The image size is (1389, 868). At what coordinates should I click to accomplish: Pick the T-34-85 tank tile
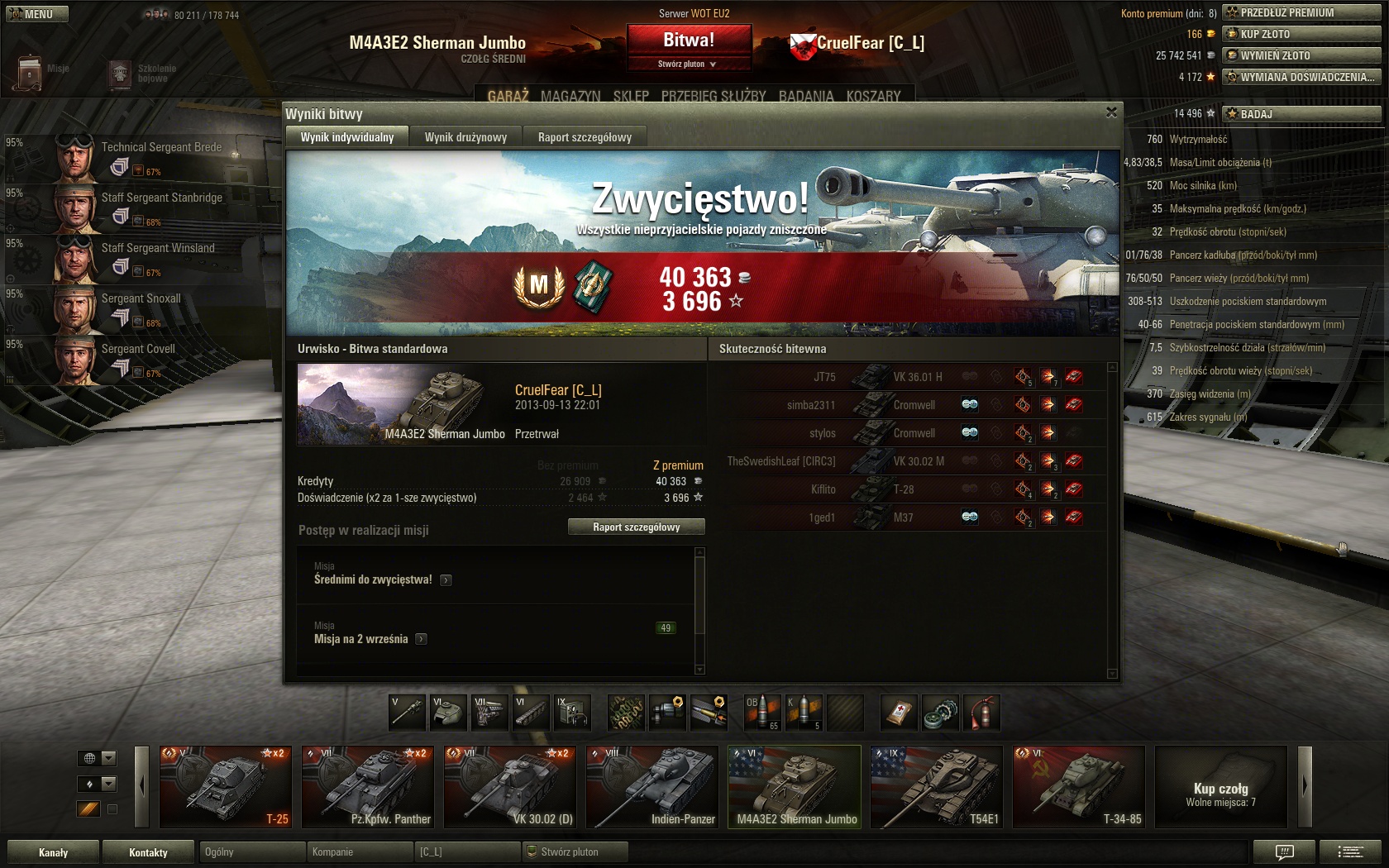[x=1079, y=787]
